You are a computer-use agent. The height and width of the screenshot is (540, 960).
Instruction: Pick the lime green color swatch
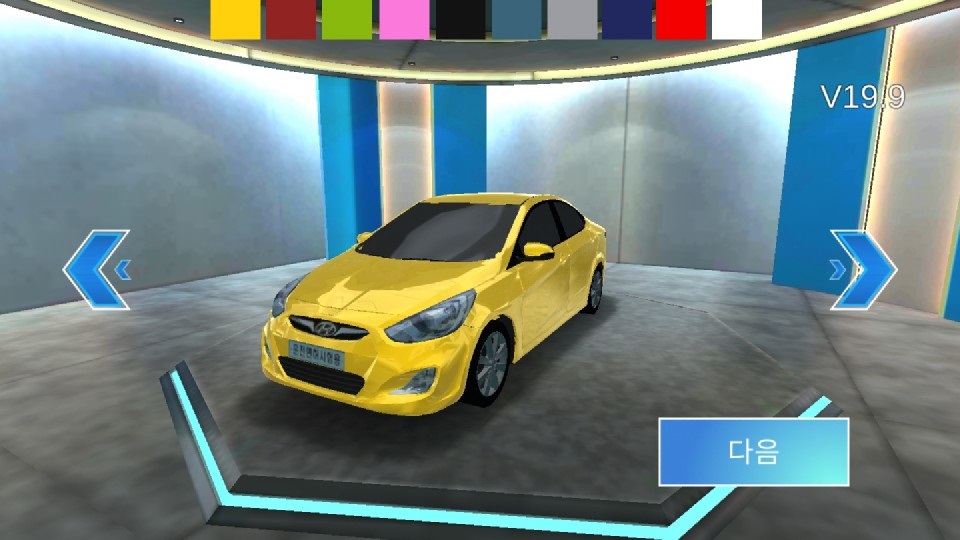(x=347, y=19)
